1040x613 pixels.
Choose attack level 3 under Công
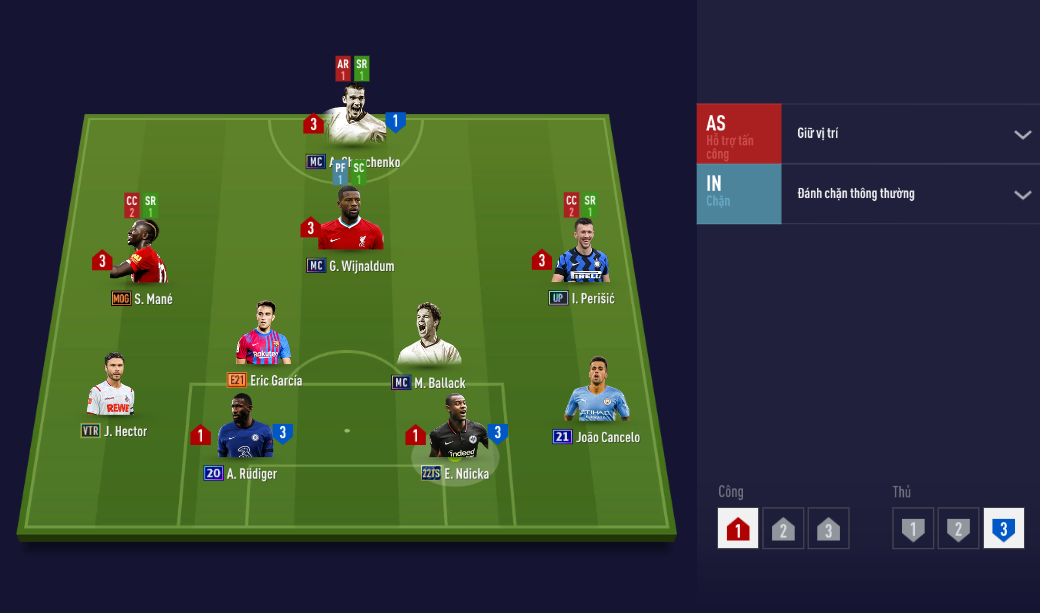(828, 528)
